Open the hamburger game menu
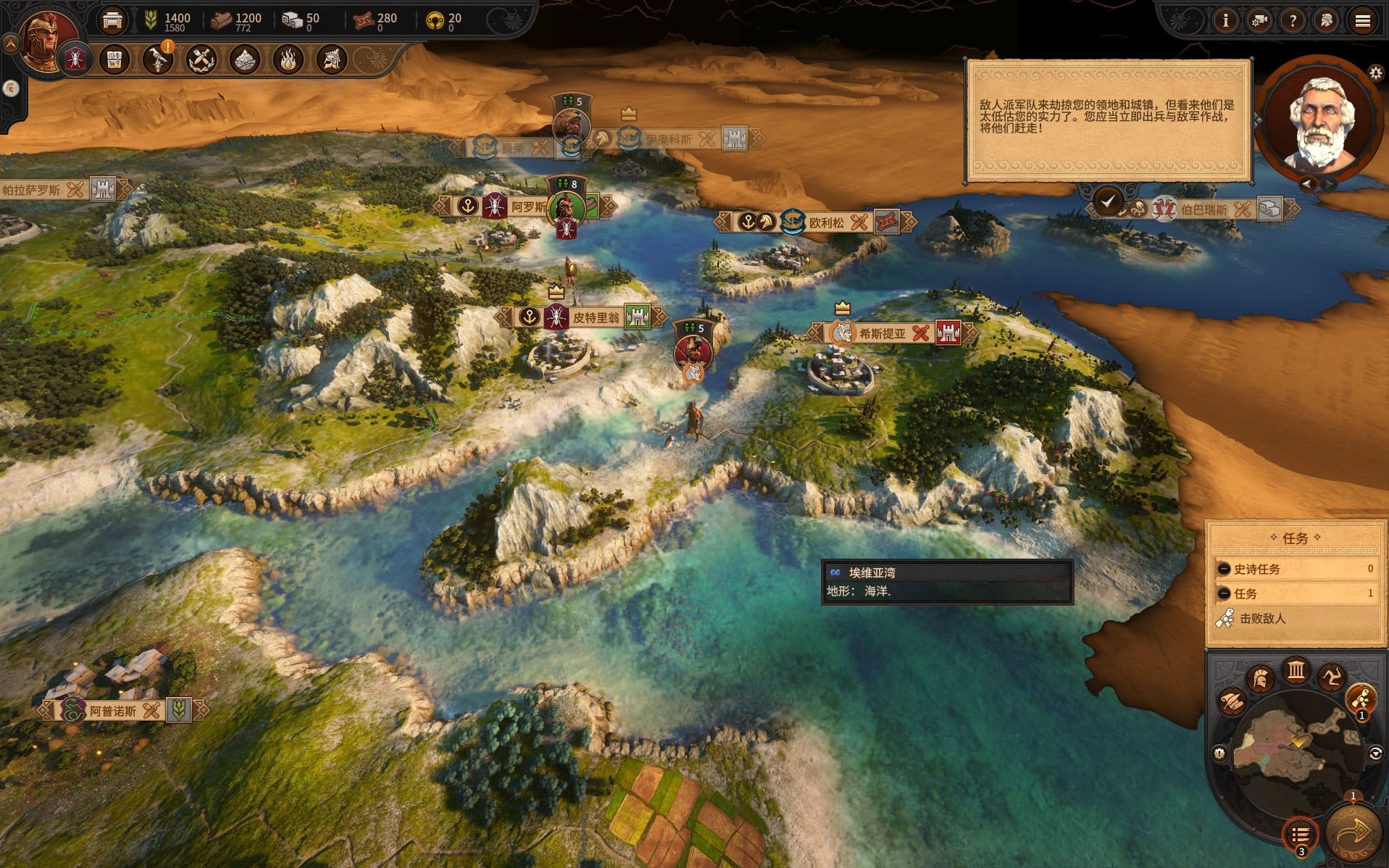 tap(1362, 21)
